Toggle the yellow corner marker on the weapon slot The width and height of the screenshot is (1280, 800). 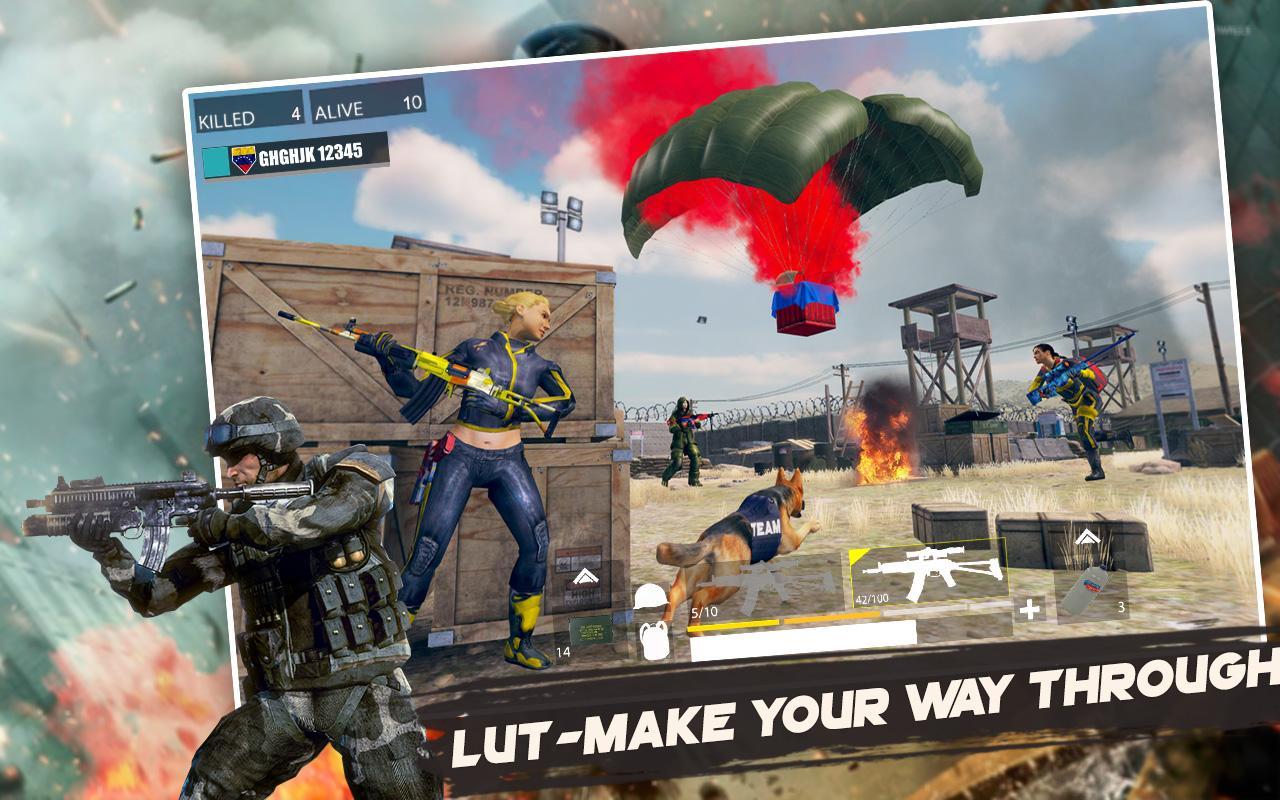click(x=857, y=555)
